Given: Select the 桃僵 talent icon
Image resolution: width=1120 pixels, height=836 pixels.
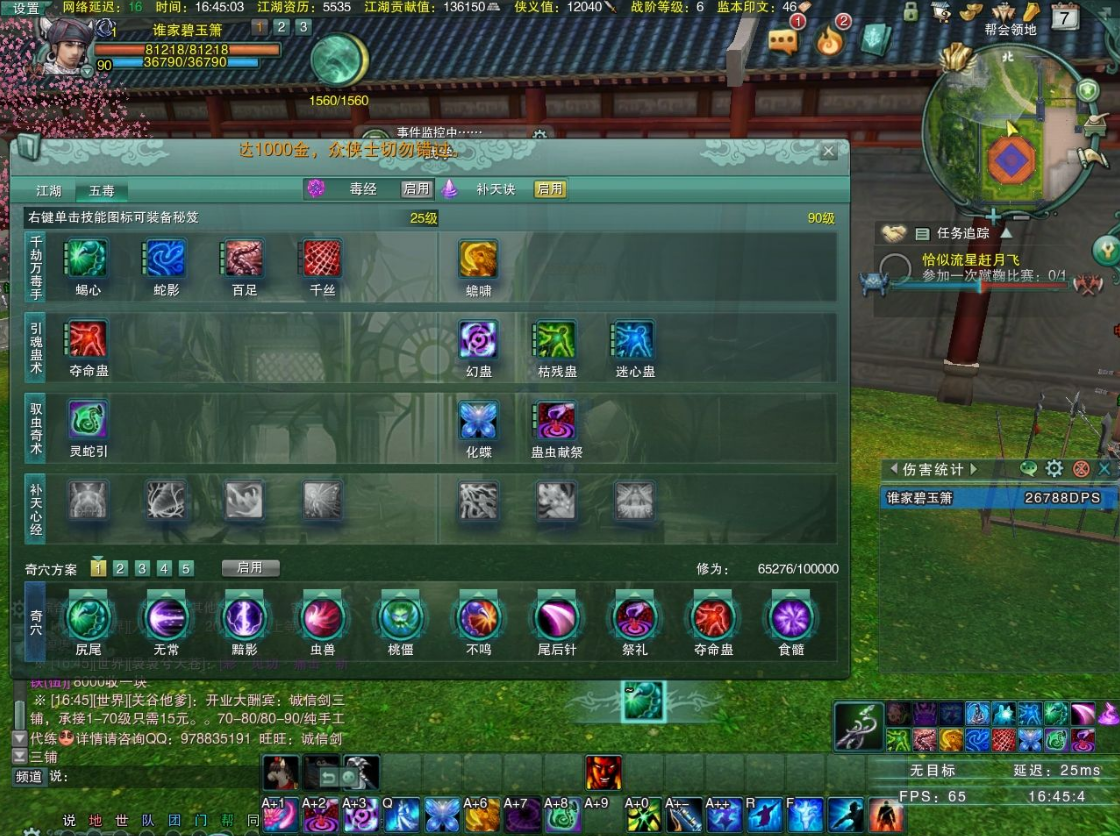Looking at the screenshot, I should pyautogui.click(x=400, y=618).
